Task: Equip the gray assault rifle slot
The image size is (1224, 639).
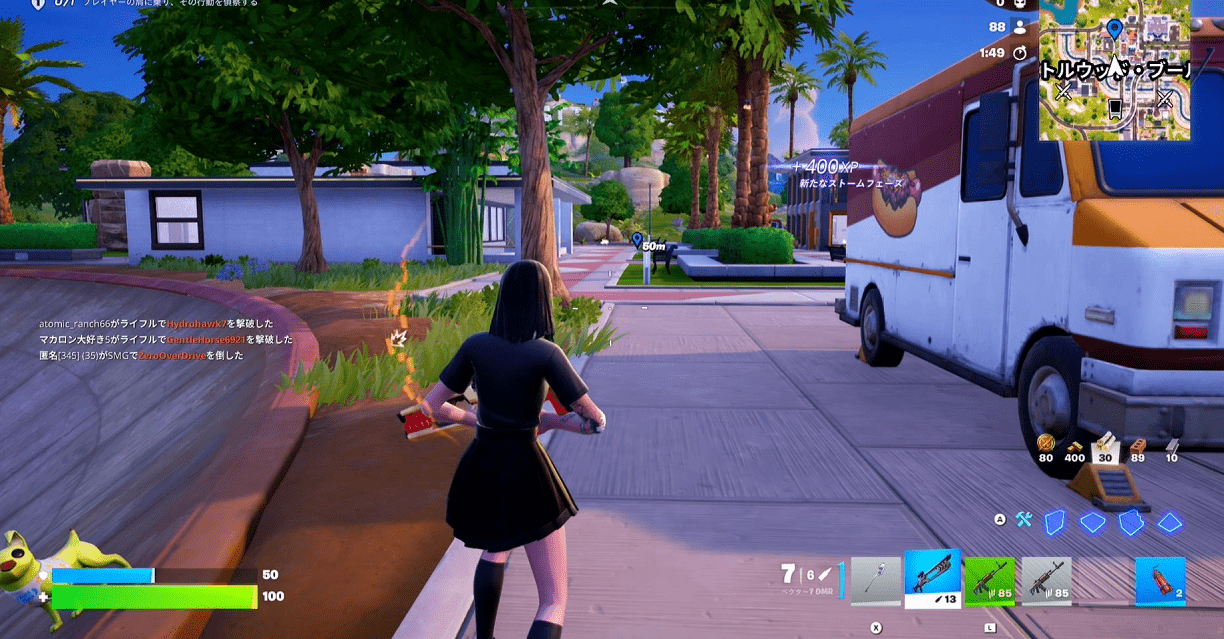Action: pyautogui.click(x=1046, y=581)
